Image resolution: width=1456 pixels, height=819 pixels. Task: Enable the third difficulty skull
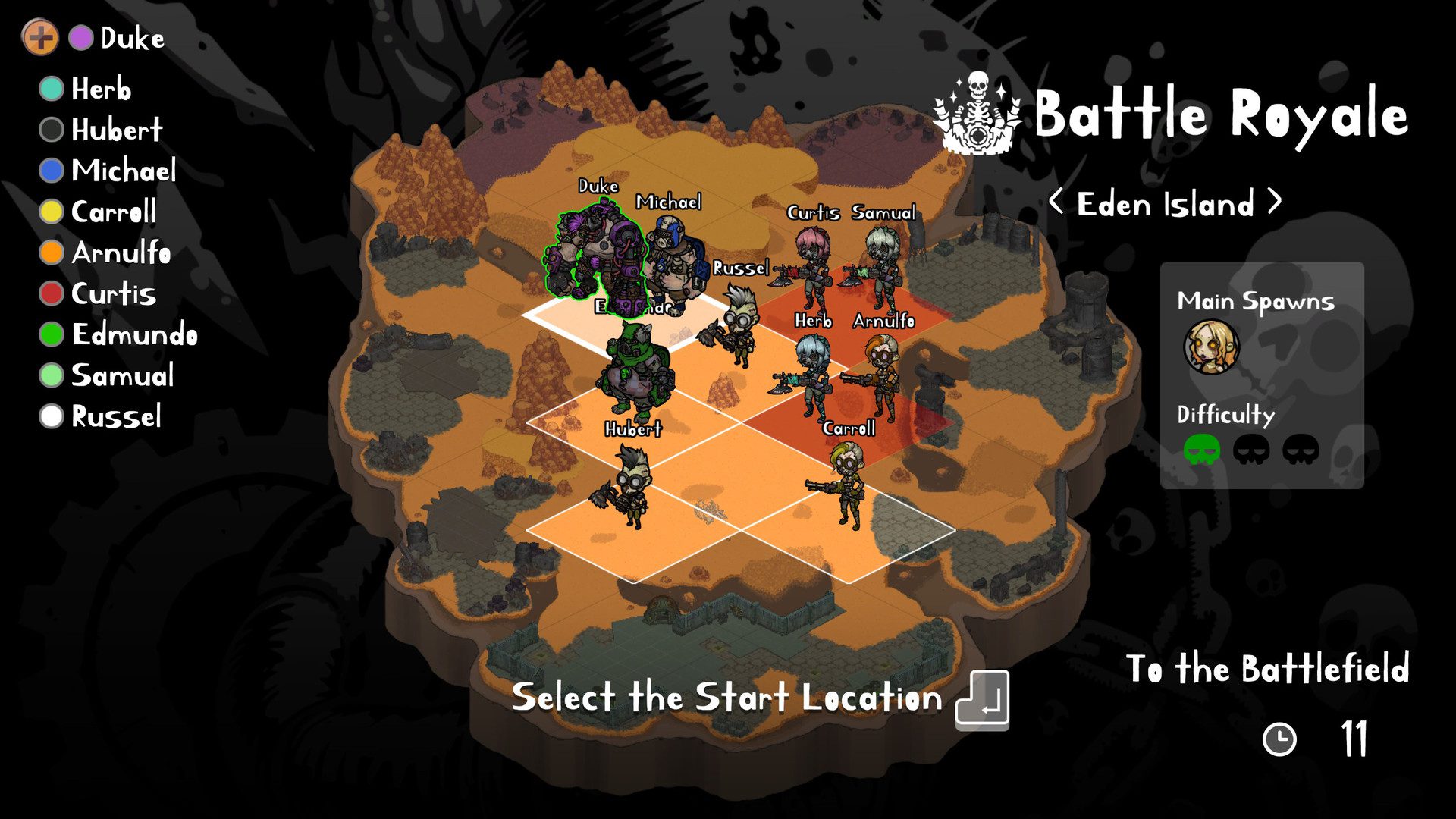click(x=1301, y=449)
